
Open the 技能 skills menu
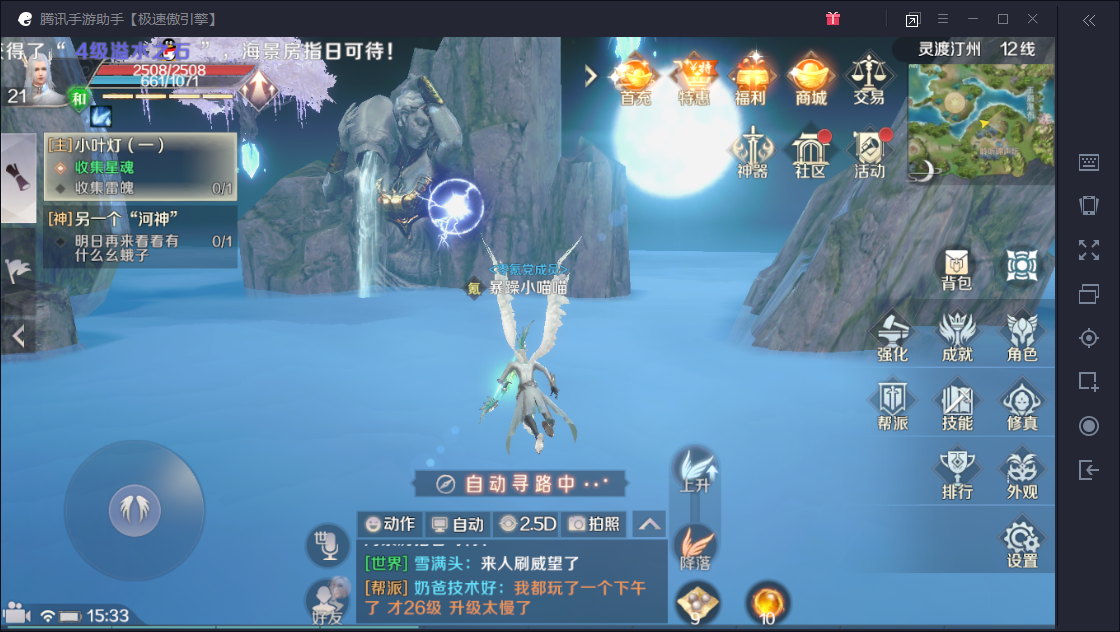pos(957,403)
